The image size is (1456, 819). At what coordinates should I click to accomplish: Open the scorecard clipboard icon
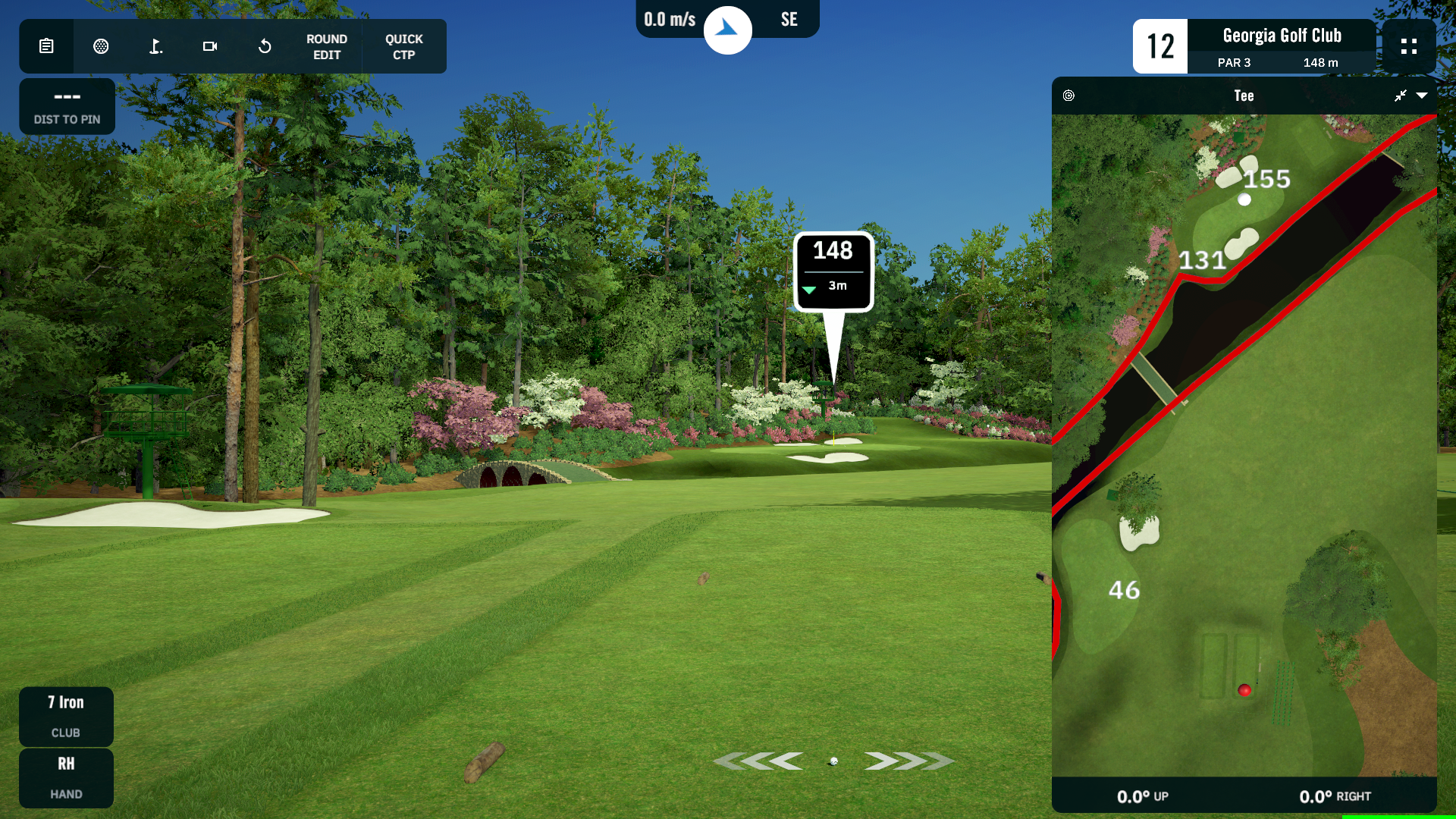pyautogui.click(x=46, y=46)
